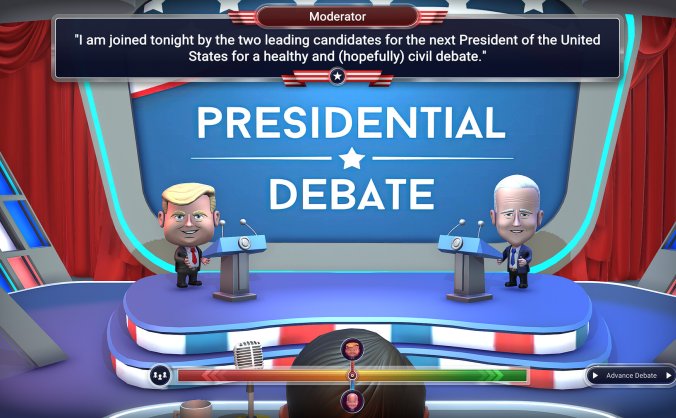Click the Advance Debate button

pyautogui.click(x=631, y=375)
